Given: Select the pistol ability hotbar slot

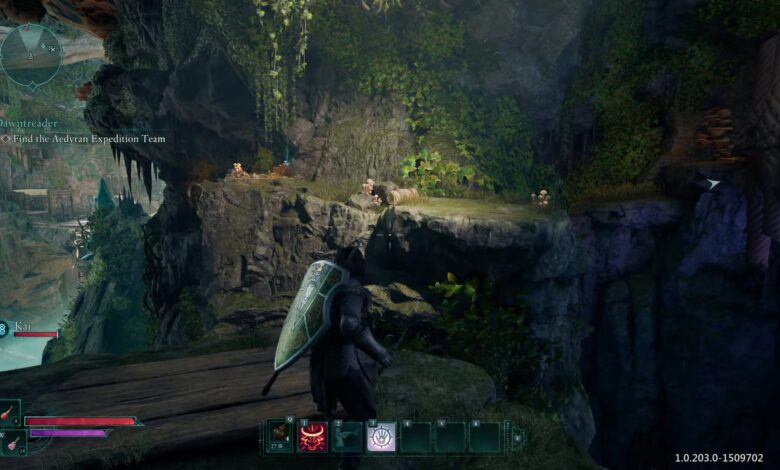Looking at the screenshot, I should click(x=347, y=437).
